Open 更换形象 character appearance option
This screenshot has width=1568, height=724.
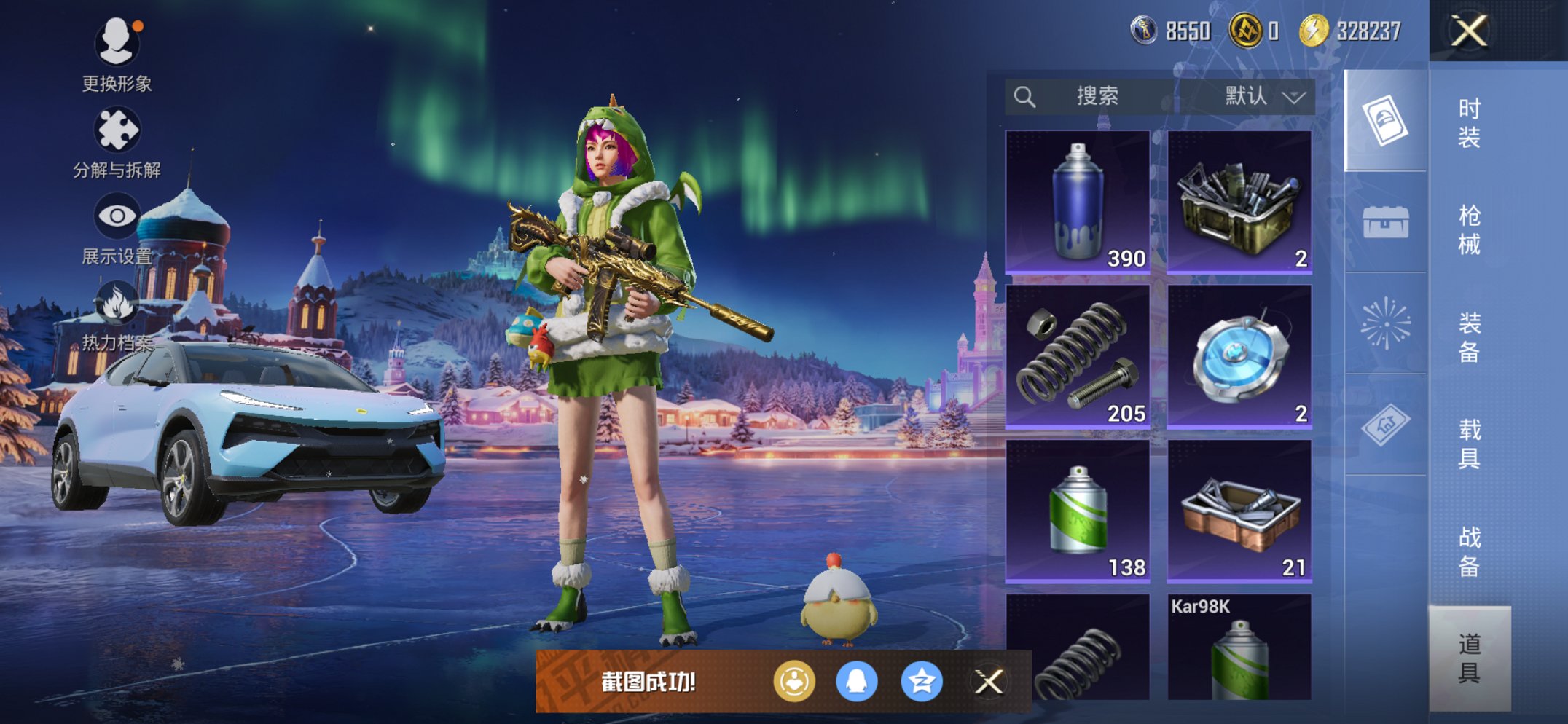pyautogui.click(x=117, y=53)
